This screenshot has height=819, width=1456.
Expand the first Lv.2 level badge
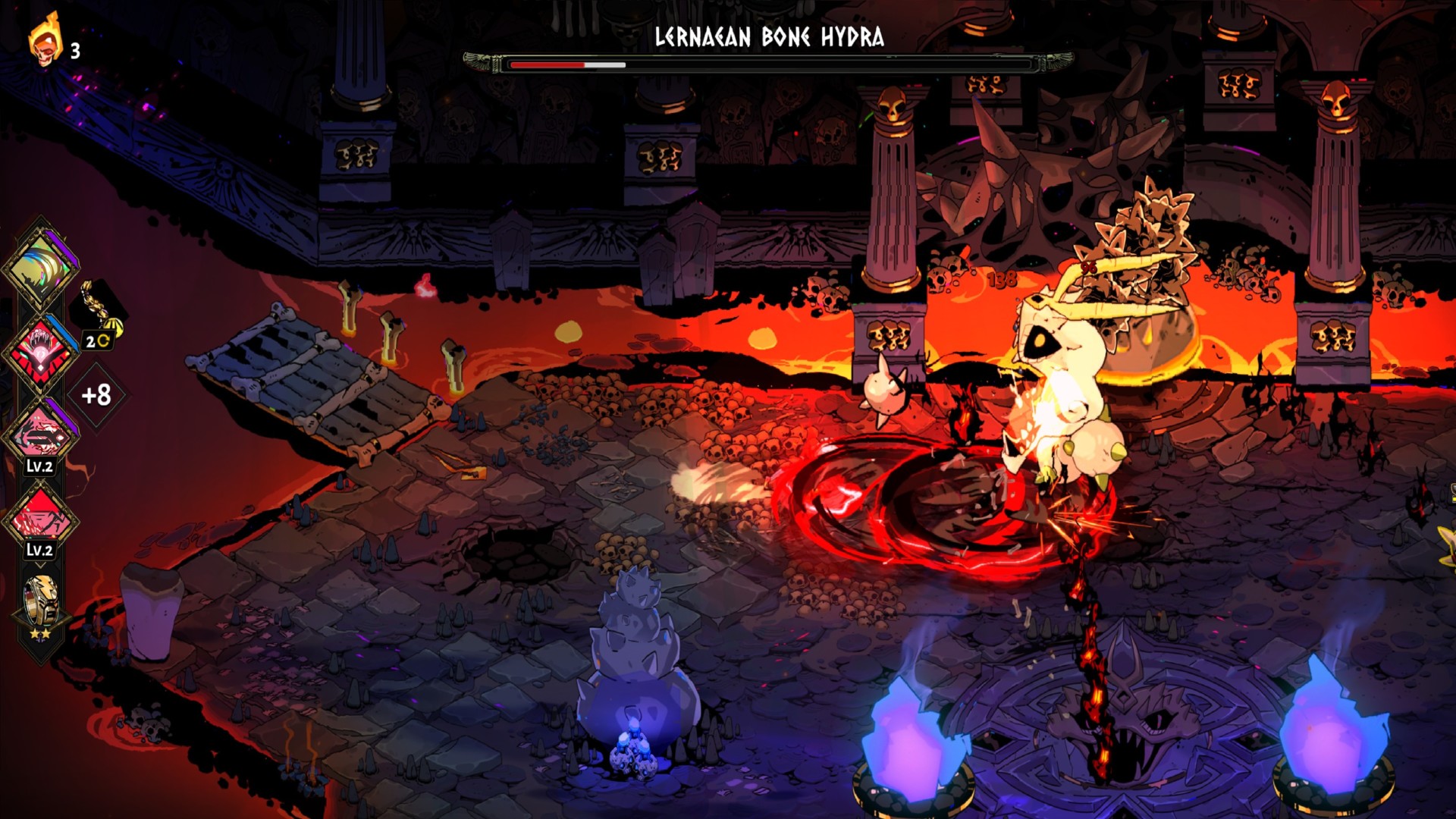[x=42, y=466]
